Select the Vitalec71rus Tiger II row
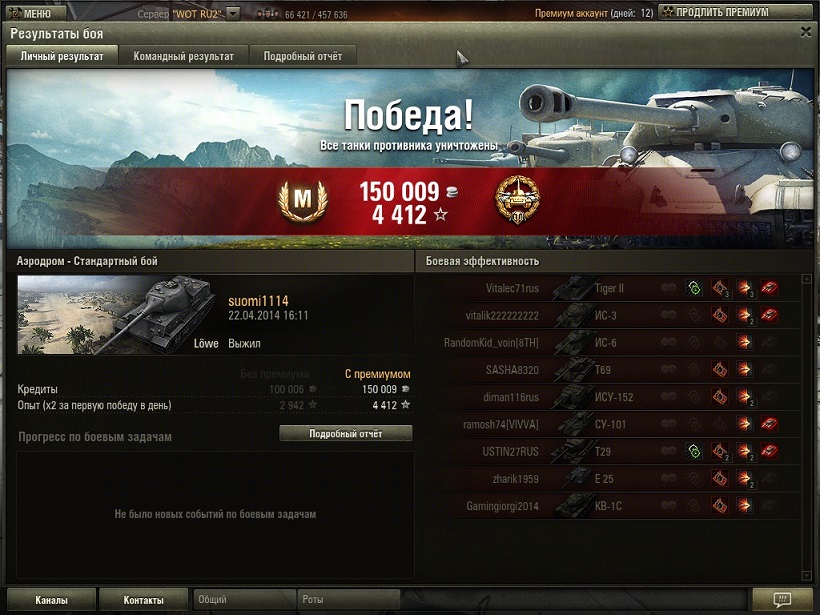 click(610, 289)
